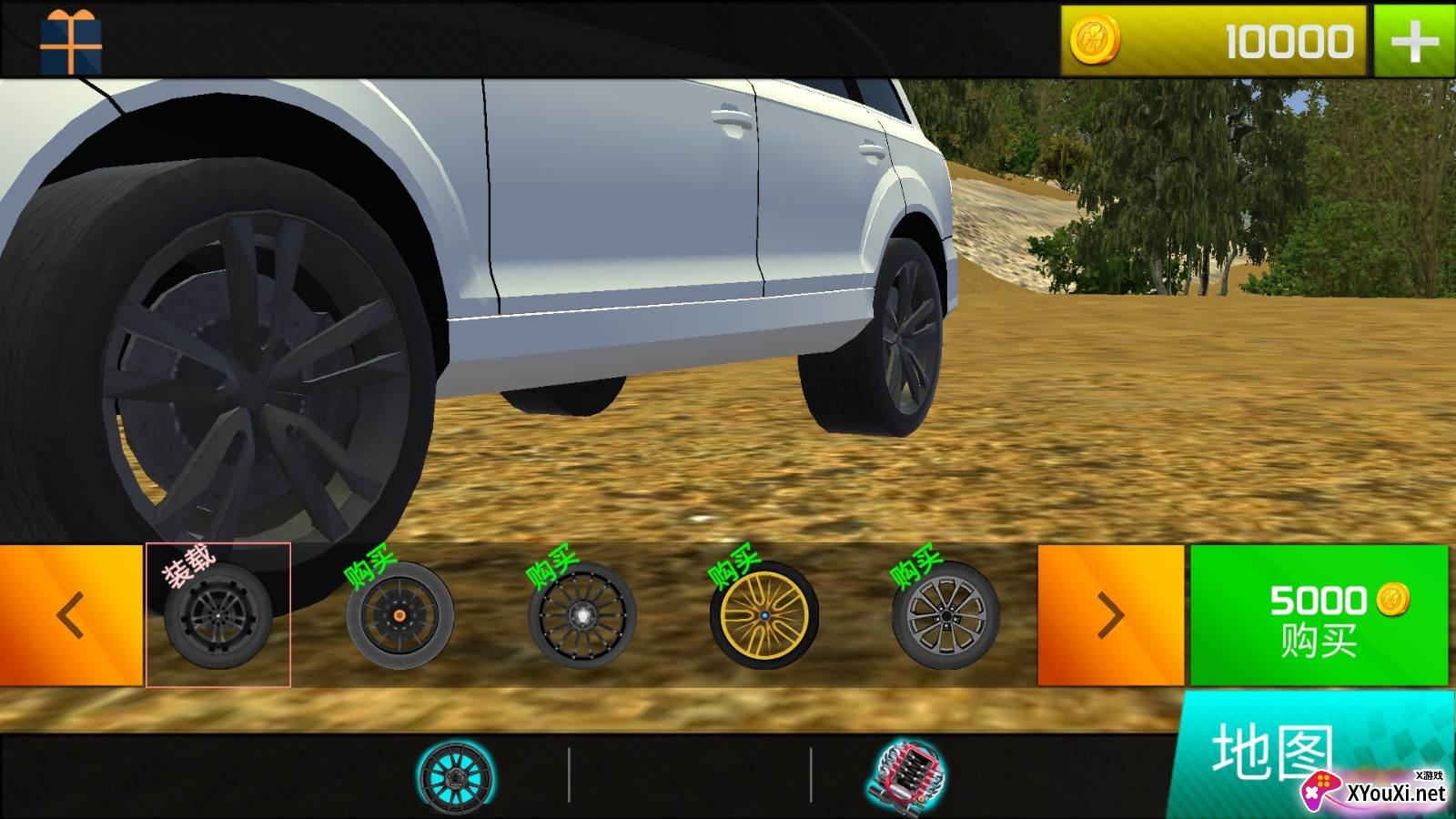The height and width of the screenshot is (819, 1456).
Task: Select the equipped black wheel thumbnail
Action: pos(218,615)
